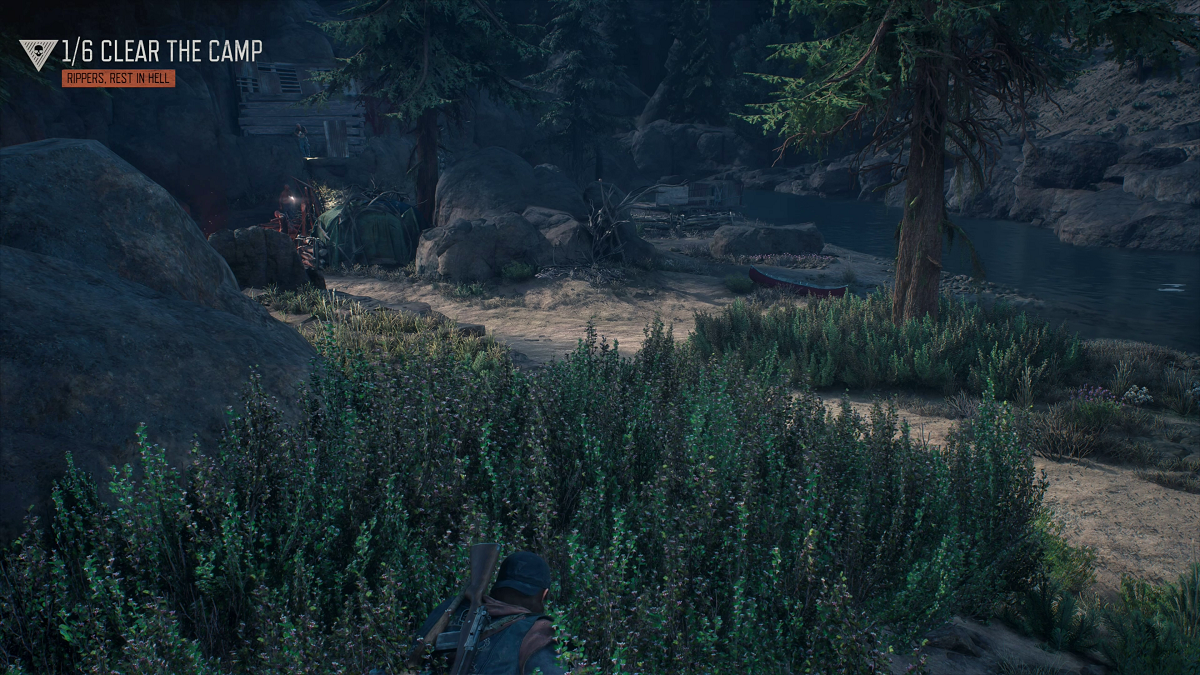This screenshot has height=675, width=1200.
Task: Click the skull objective tracker icon
Action: [x=38, y=54]
